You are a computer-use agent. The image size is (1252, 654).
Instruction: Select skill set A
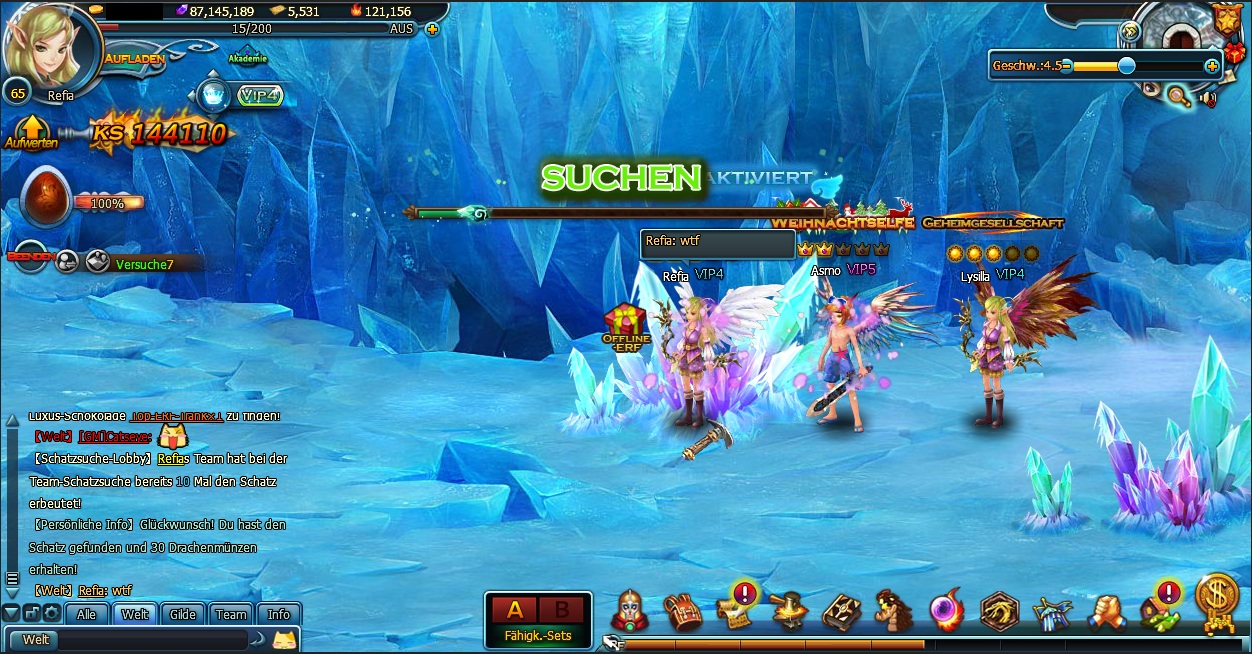[515, 610]
